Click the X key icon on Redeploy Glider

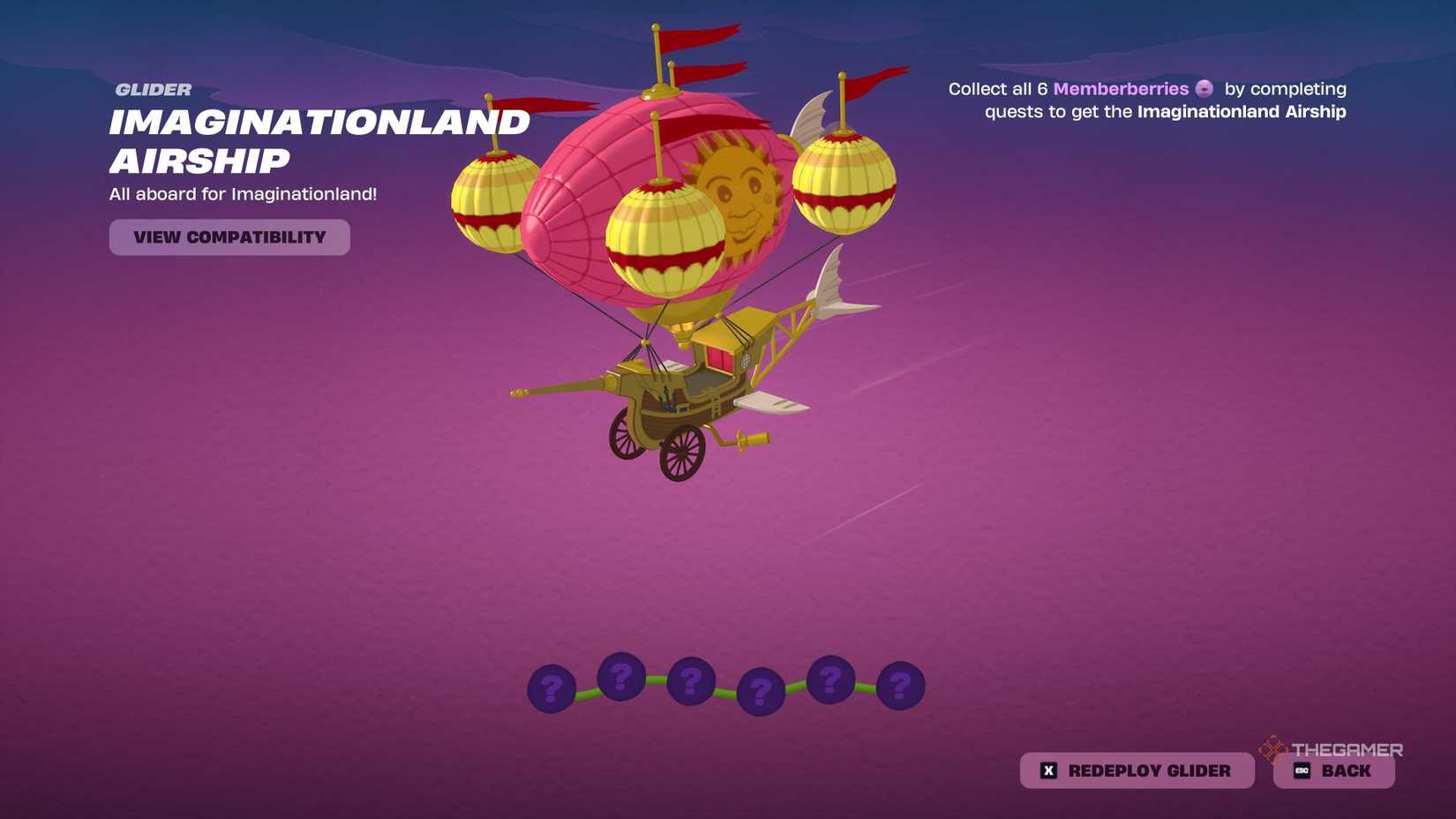[1047, 770]
